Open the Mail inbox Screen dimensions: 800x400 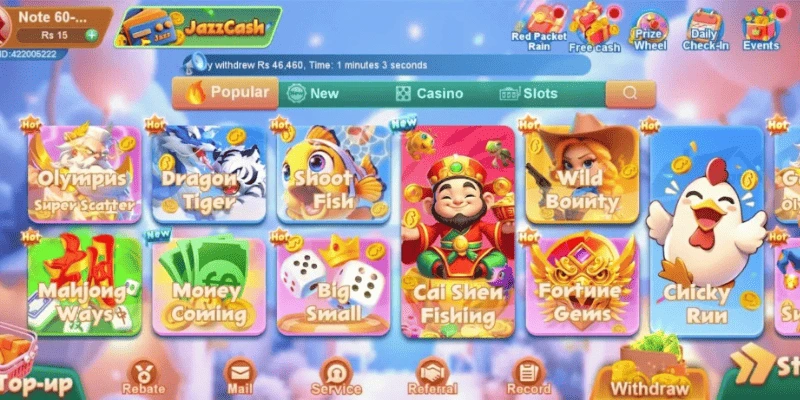coord(240,377)
